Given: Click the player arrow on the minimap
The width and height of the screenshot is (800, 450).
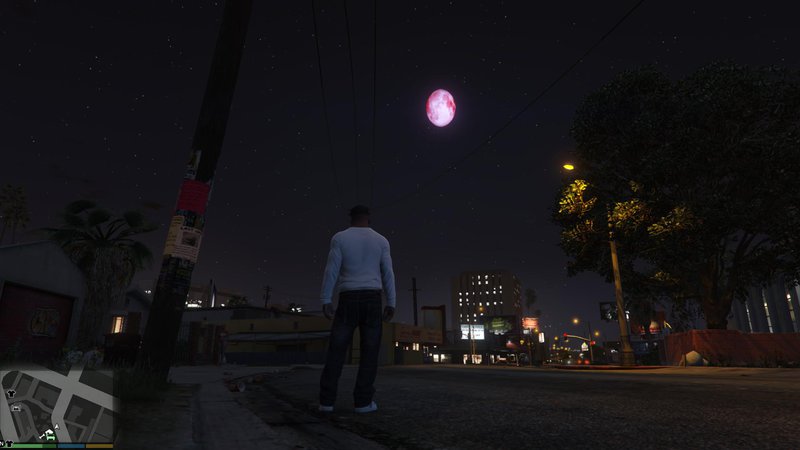Looking at the screenshot, I should click(x=57, y=427).
